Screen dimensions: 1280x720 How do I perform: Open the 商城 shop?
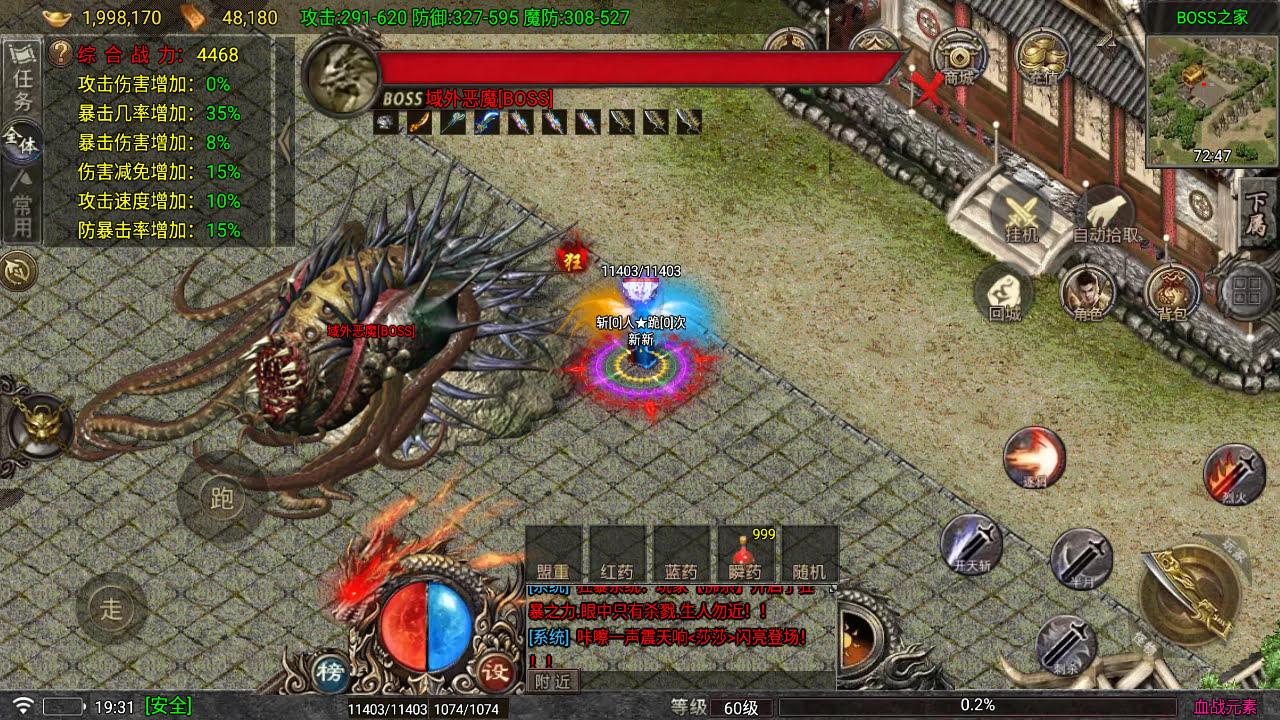pos(959,58)
